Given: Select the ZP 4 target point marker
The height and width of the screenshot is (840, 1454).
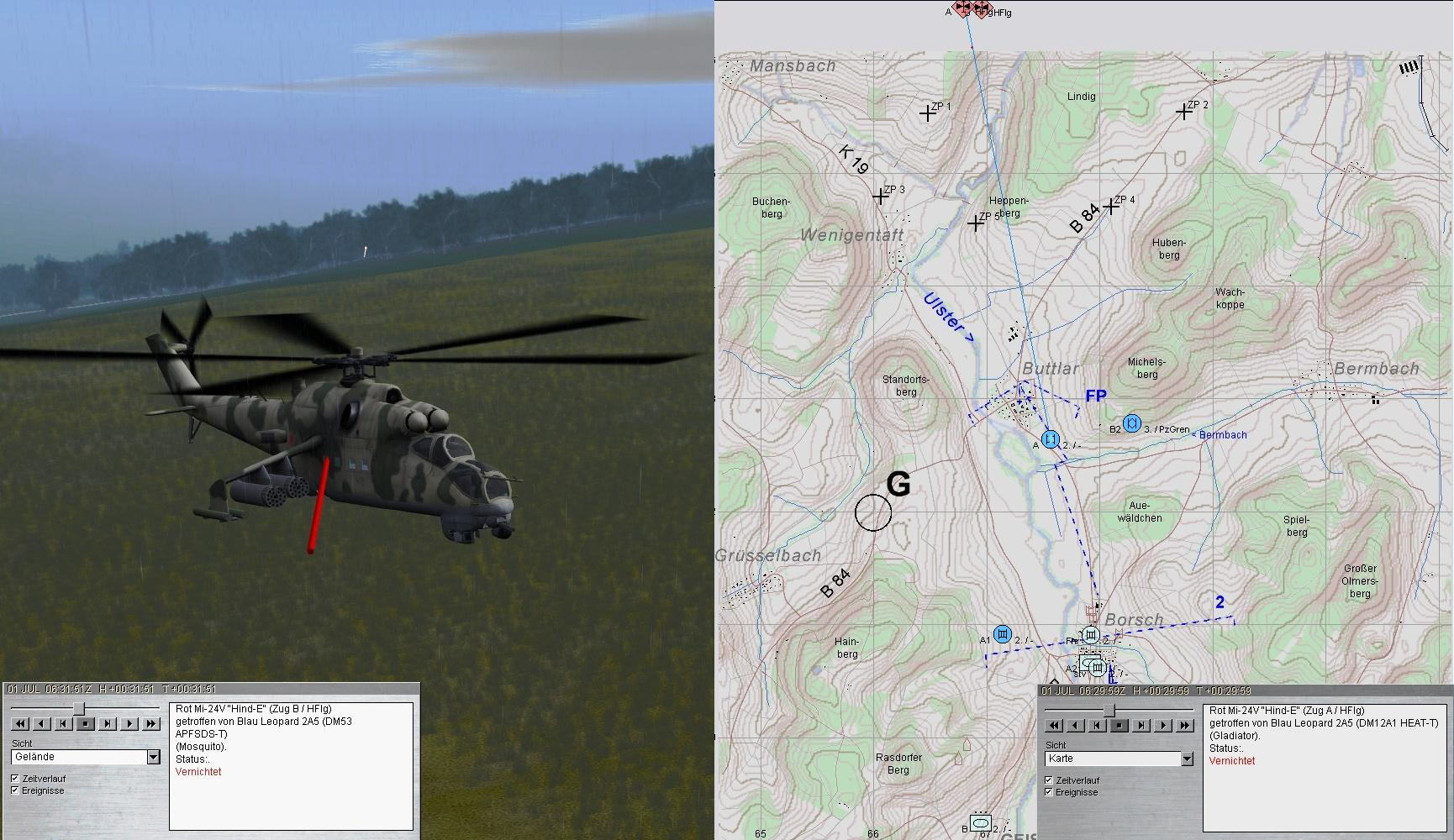Looking at the screenshot, I should point(1112,206).
